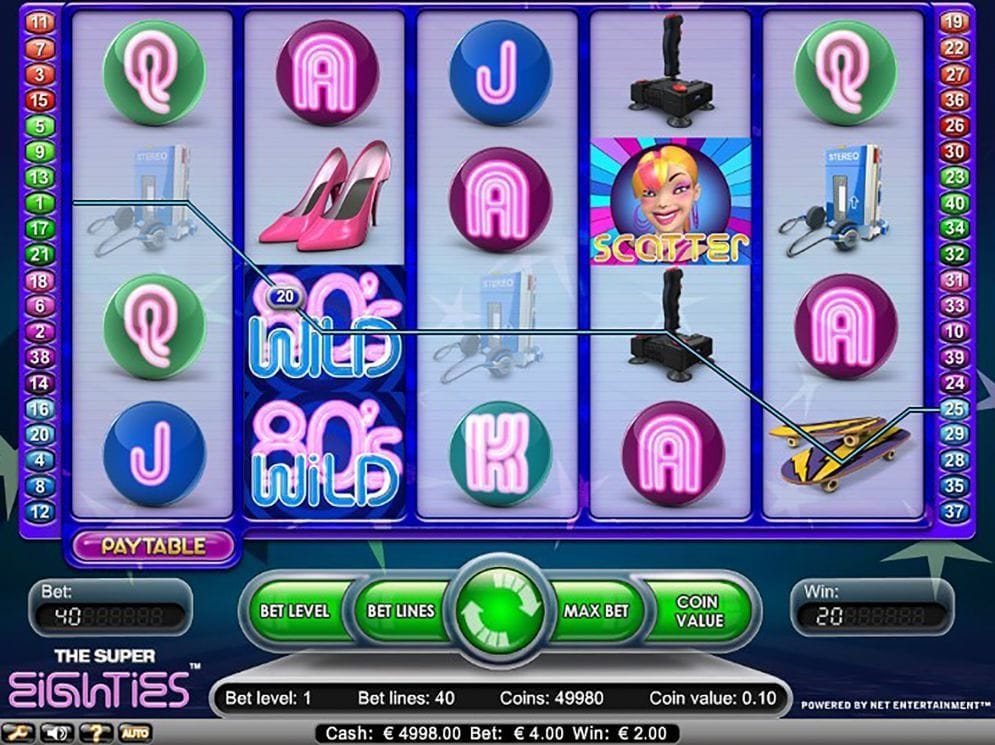Select bet line 11 marker

coord(41,22)
